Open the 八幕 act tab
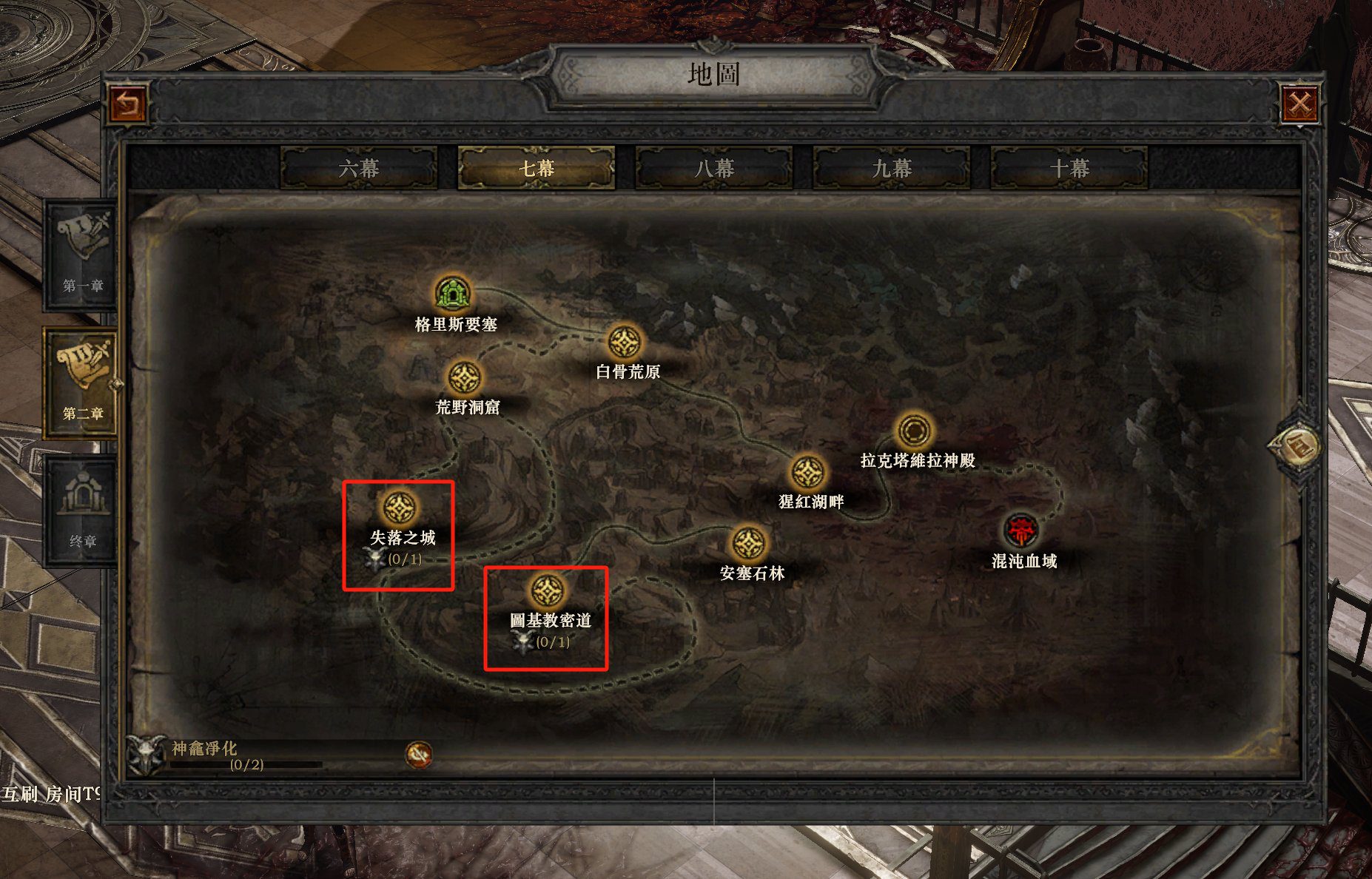 [714, 169]
